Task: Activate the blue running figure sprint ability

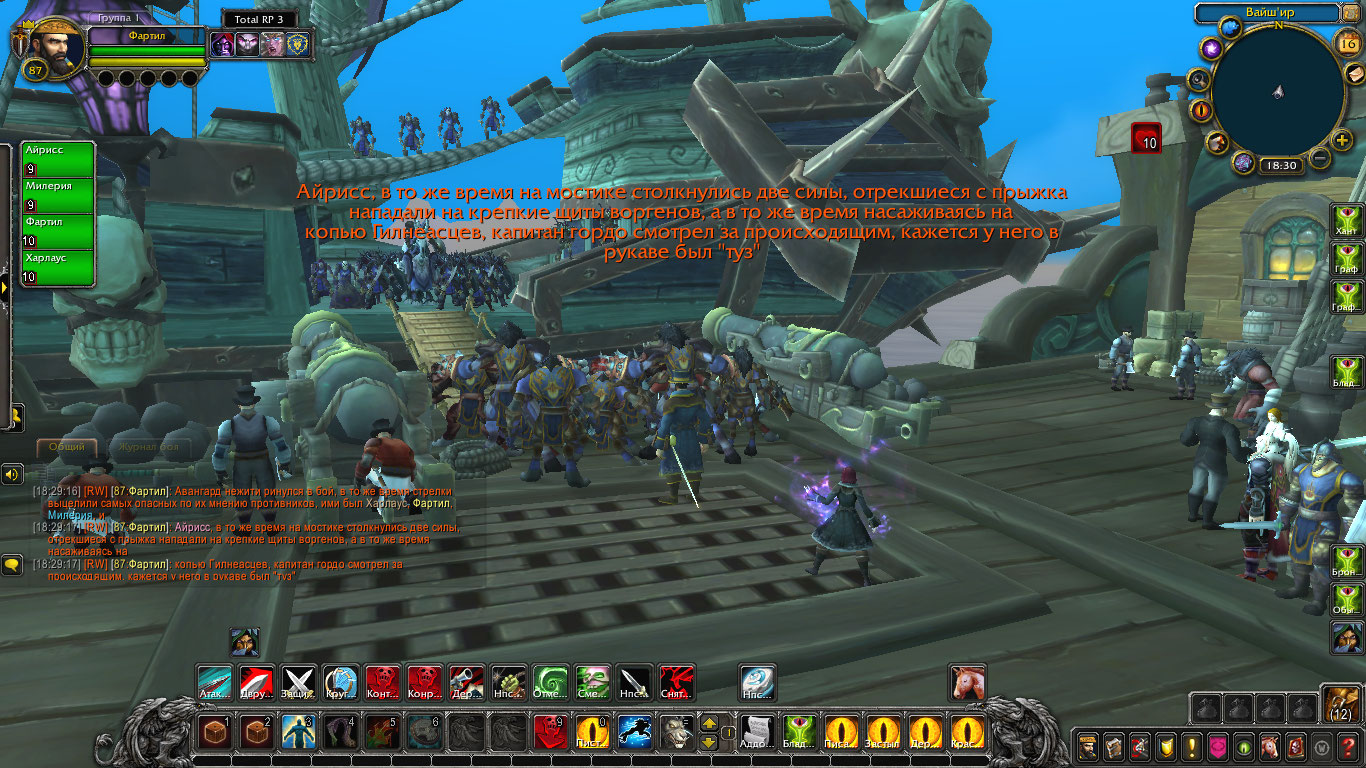Action: point(634,732)
